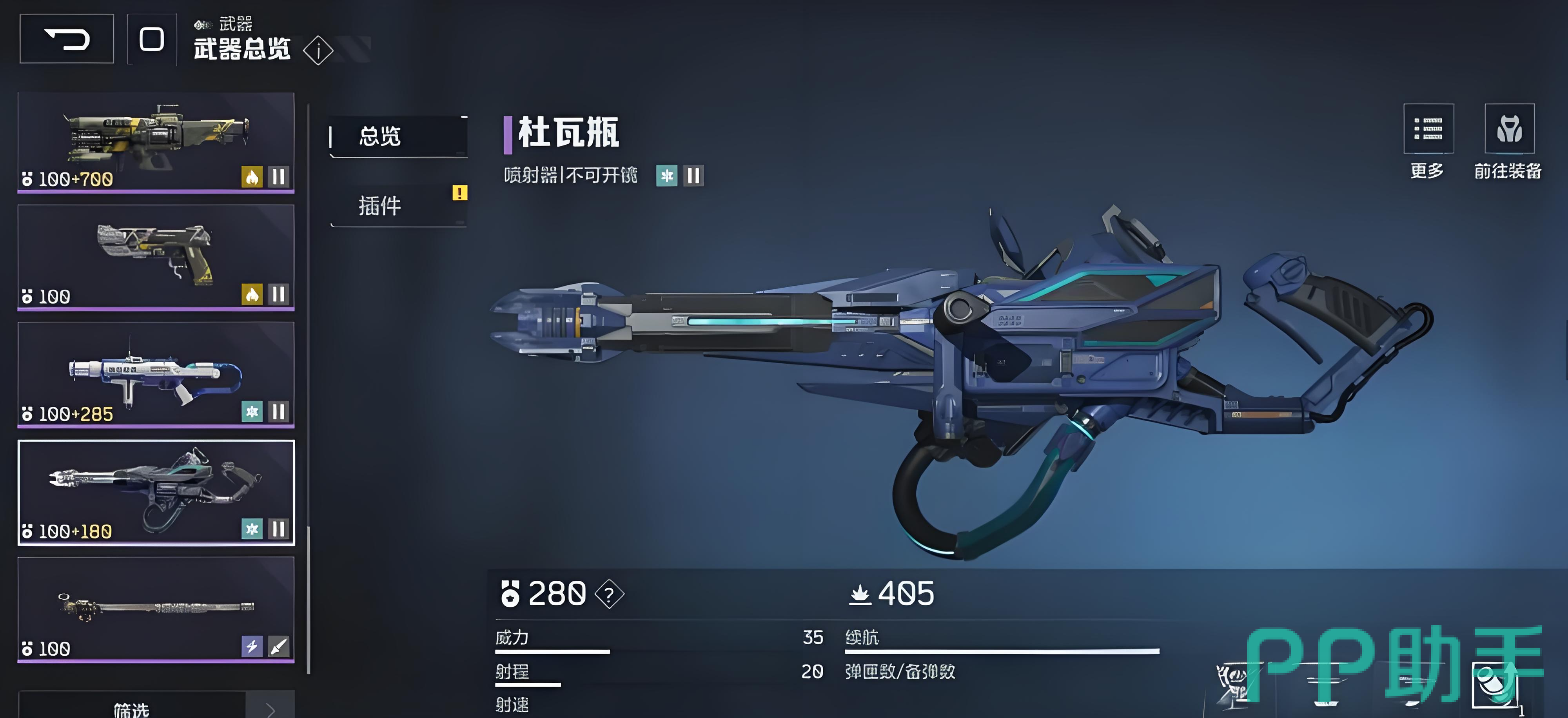1568x718 pixels.
Task: Pick the 100+285 white-blue ice weapon
Action: (x=156, y=374)
